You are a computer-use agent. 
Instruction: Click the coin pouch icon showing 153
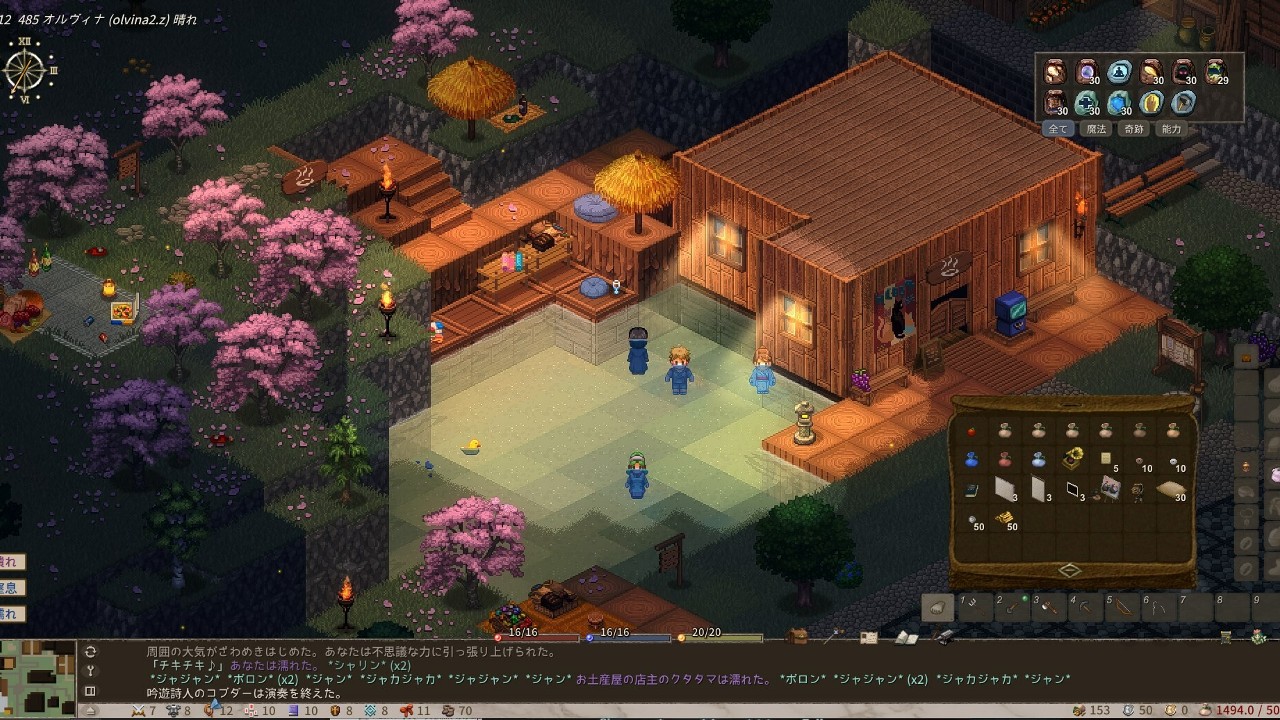coord(1079,708)
